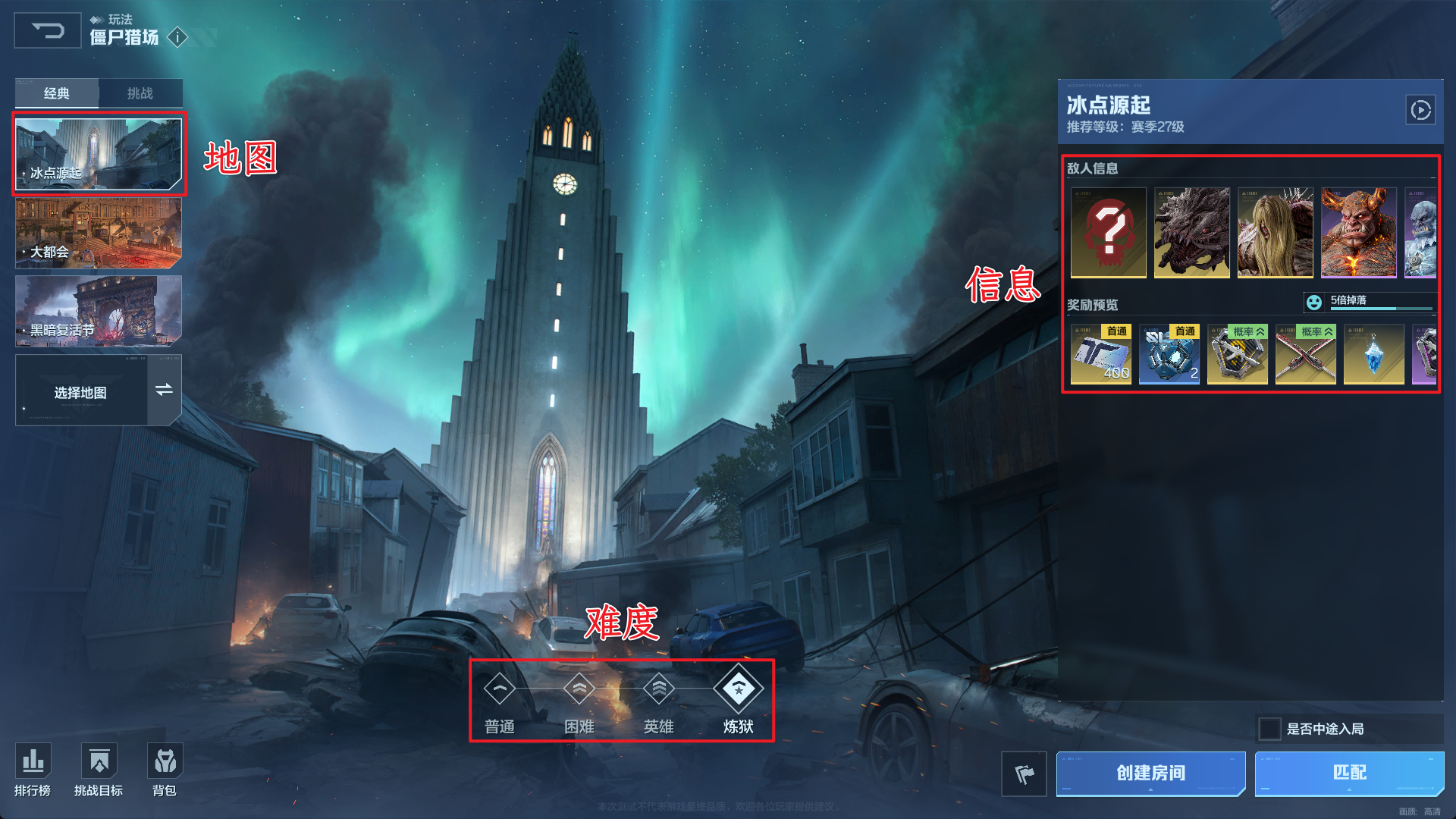Image resolution: width=1456 pixels, height=819 pixels.
Task: Open the 僵尸猎场 mode info icon
Action: [x=177, y=37]
